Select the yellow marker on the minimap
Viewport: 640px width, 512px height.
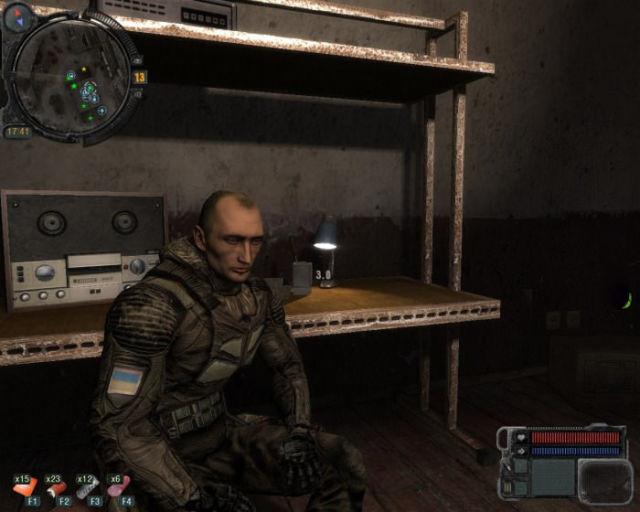[85, 70]
